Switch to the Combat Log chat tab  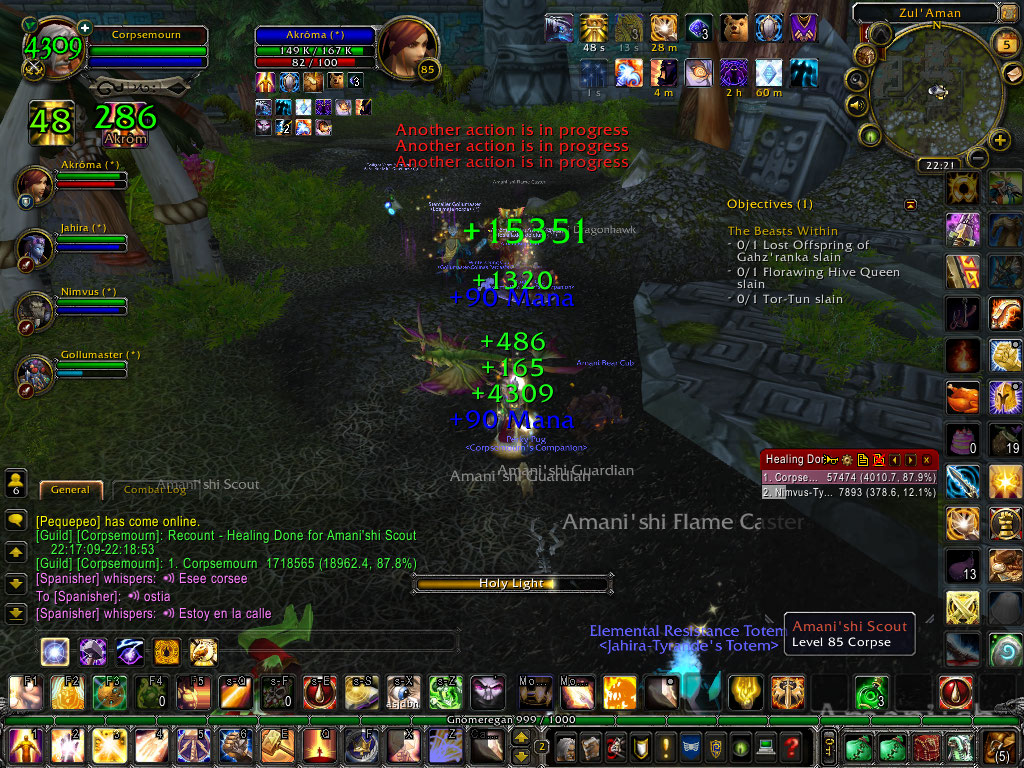(x=155, y=490)
